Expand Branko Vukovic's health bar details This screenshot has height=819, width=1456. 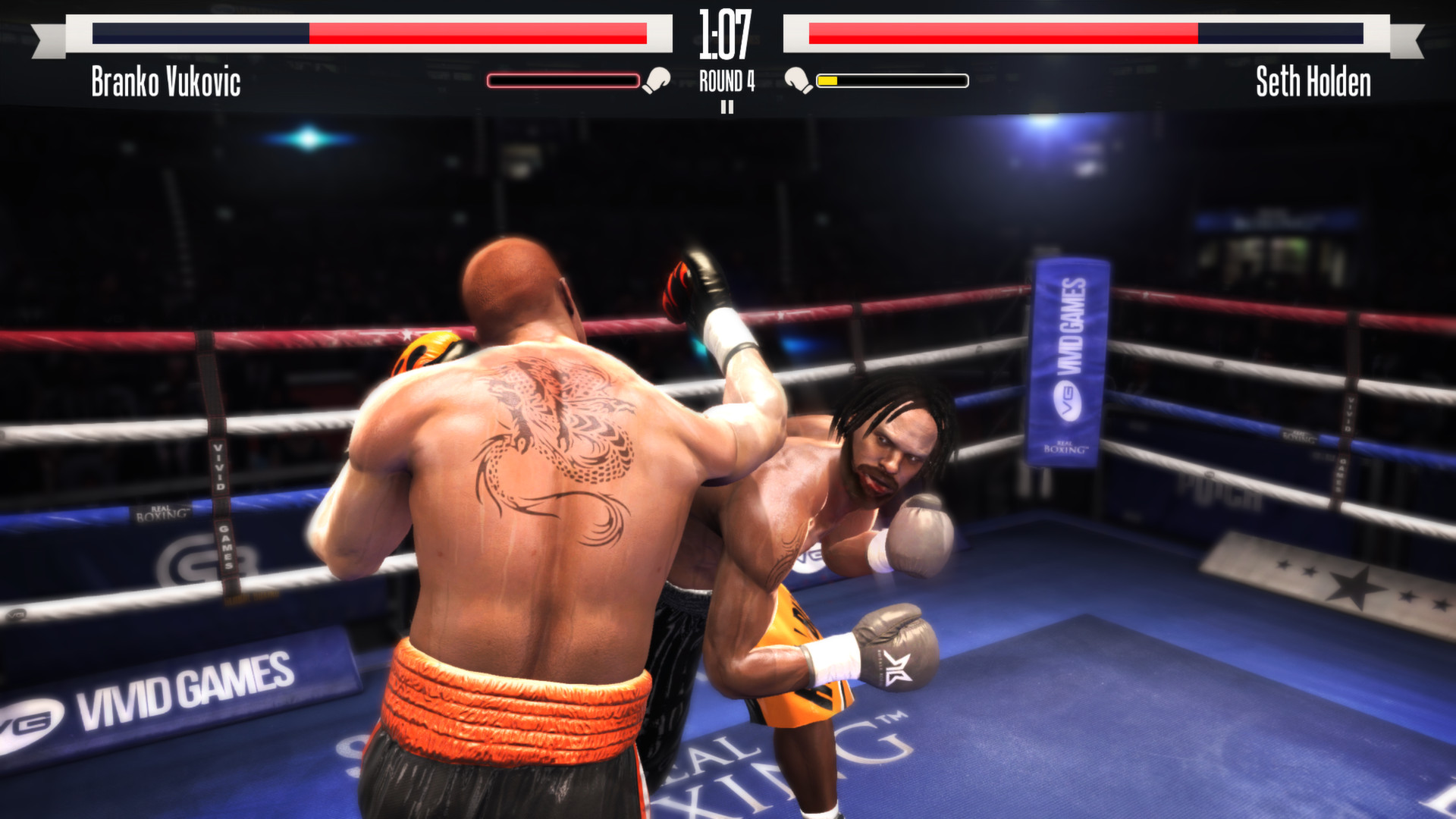point(369,33)
